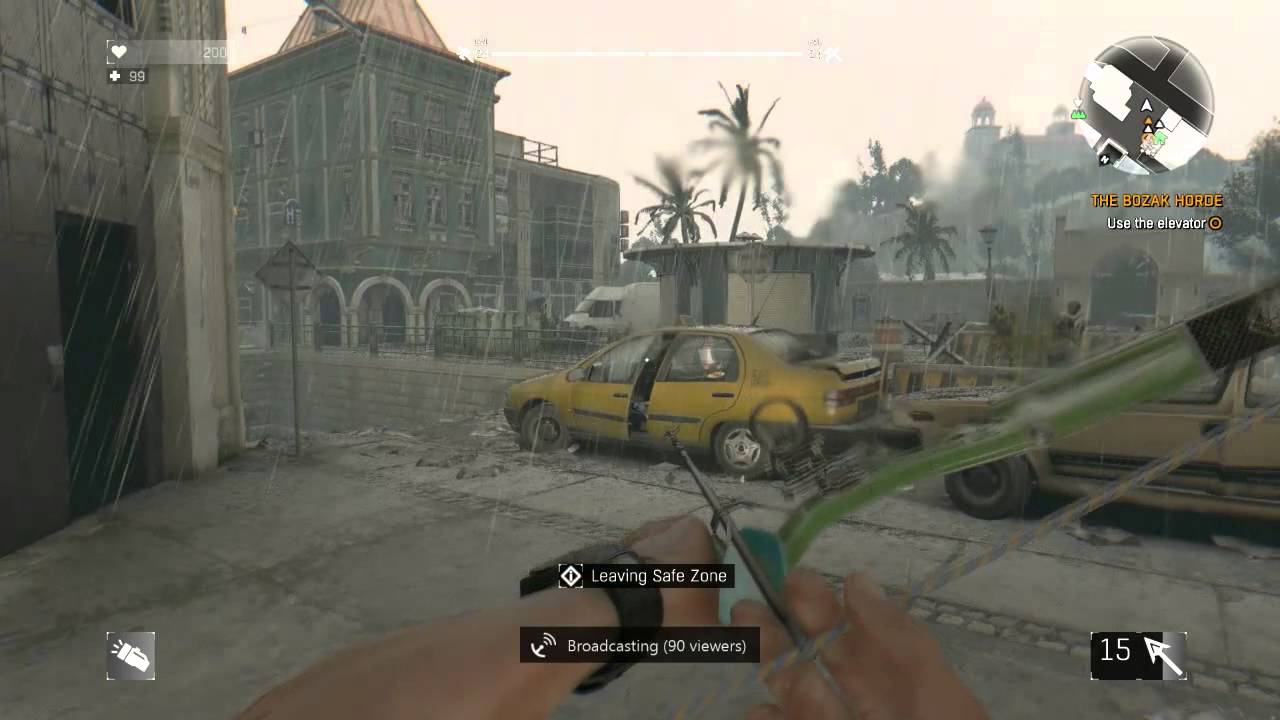Expand THE BOZAK HORDE quest tracker
Image resolution: width=1280 pixels, height=720 pixels.
point(1156,200)
